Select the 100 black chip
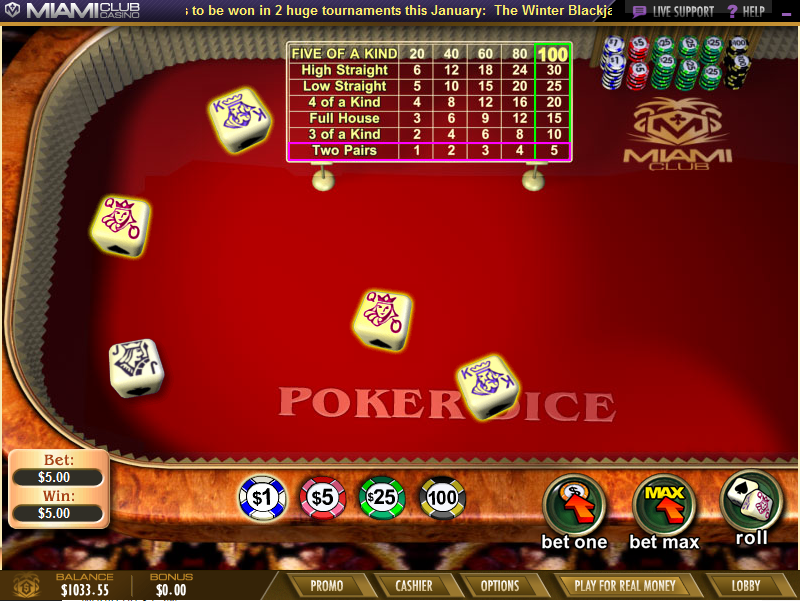 coord(442,497)
